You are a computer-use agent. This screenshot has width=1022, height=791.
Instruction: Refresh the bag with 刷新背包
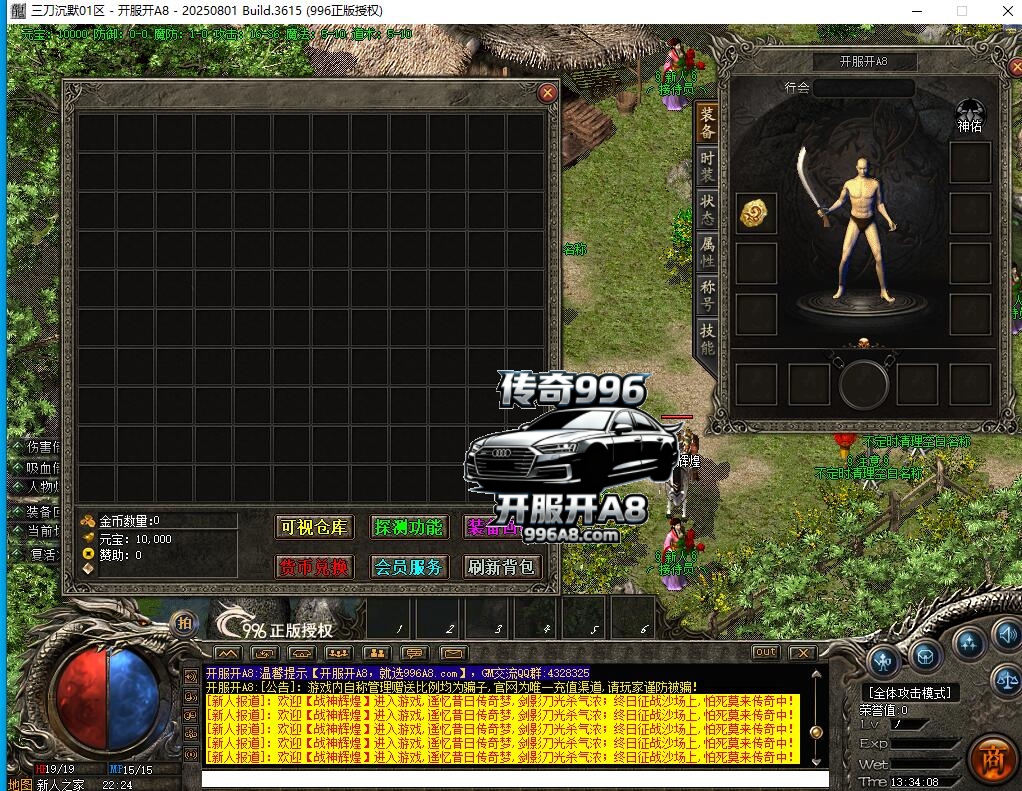point(502,567)
